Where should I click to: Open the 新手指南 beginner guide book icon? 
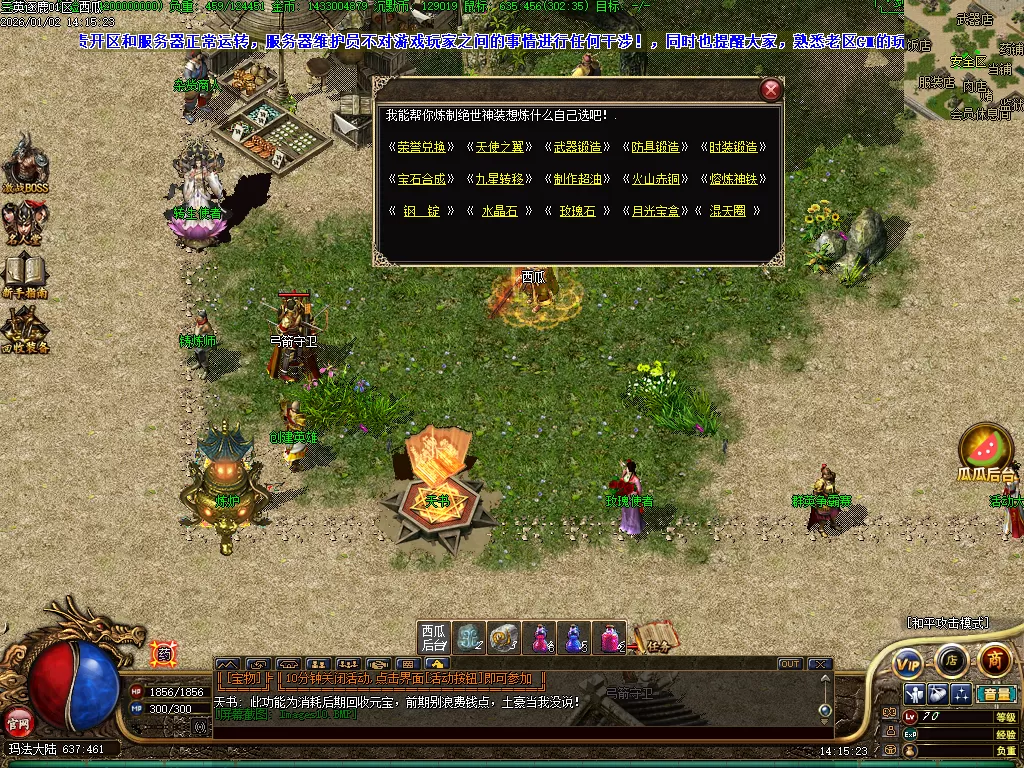click(24, 274)
